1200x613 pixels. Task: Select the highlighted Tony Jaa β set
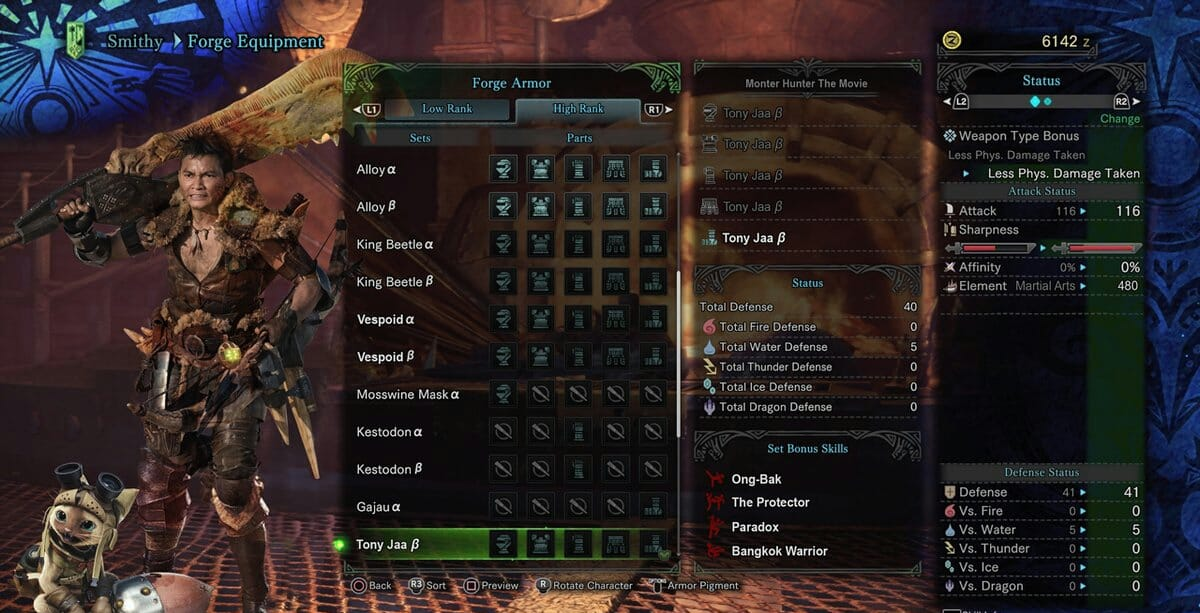[388, 545]
